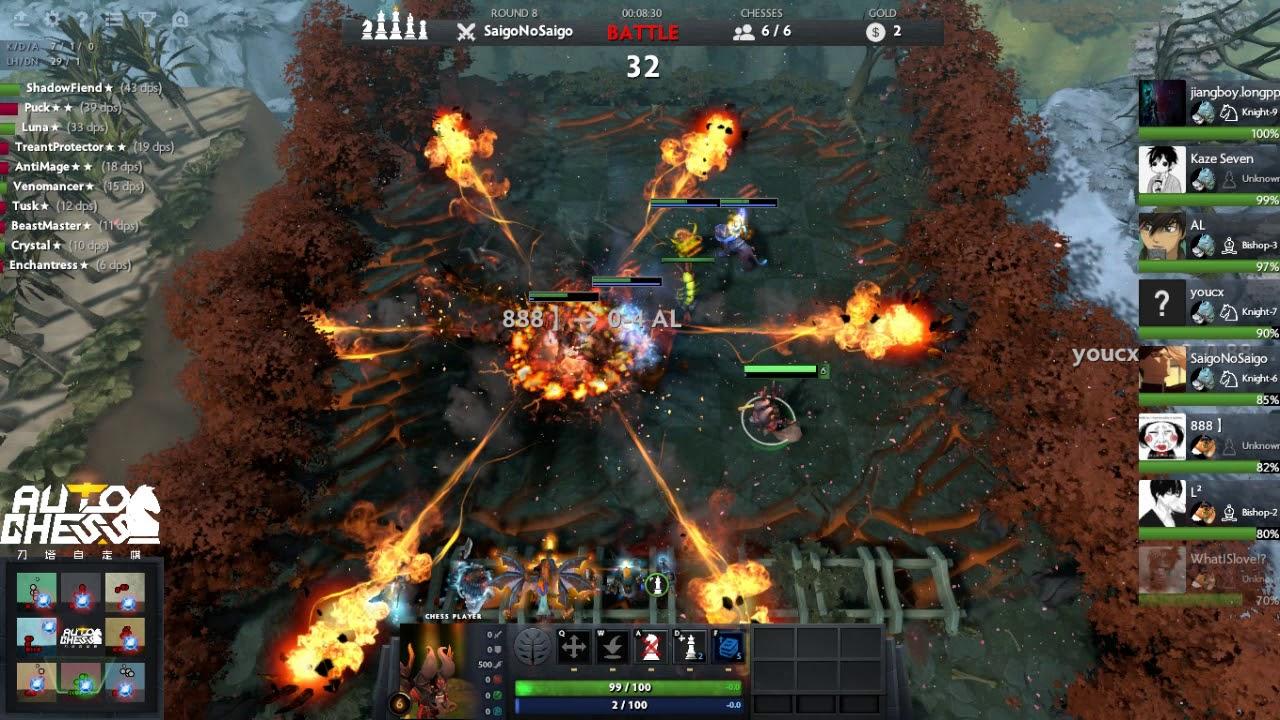Open the share arrow icon top left
The width and height of the screenshot is (1280, 720).
click(x=22, y=19)
